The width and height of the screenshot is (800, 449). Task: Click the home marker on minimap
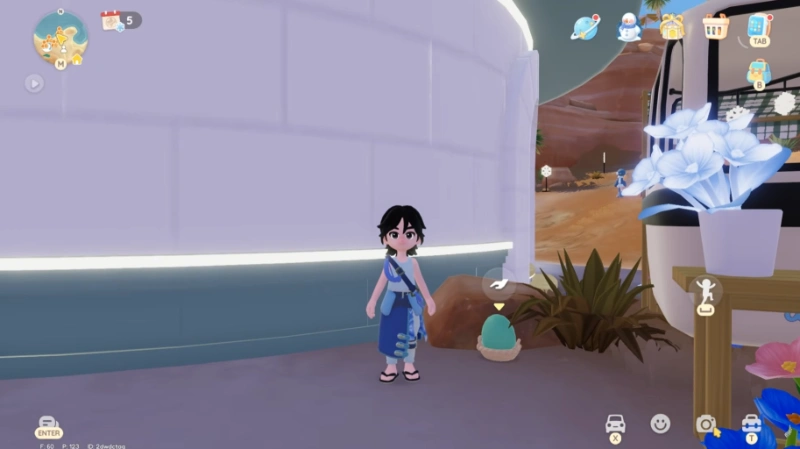pyautogui.click(x=77, y=59)
